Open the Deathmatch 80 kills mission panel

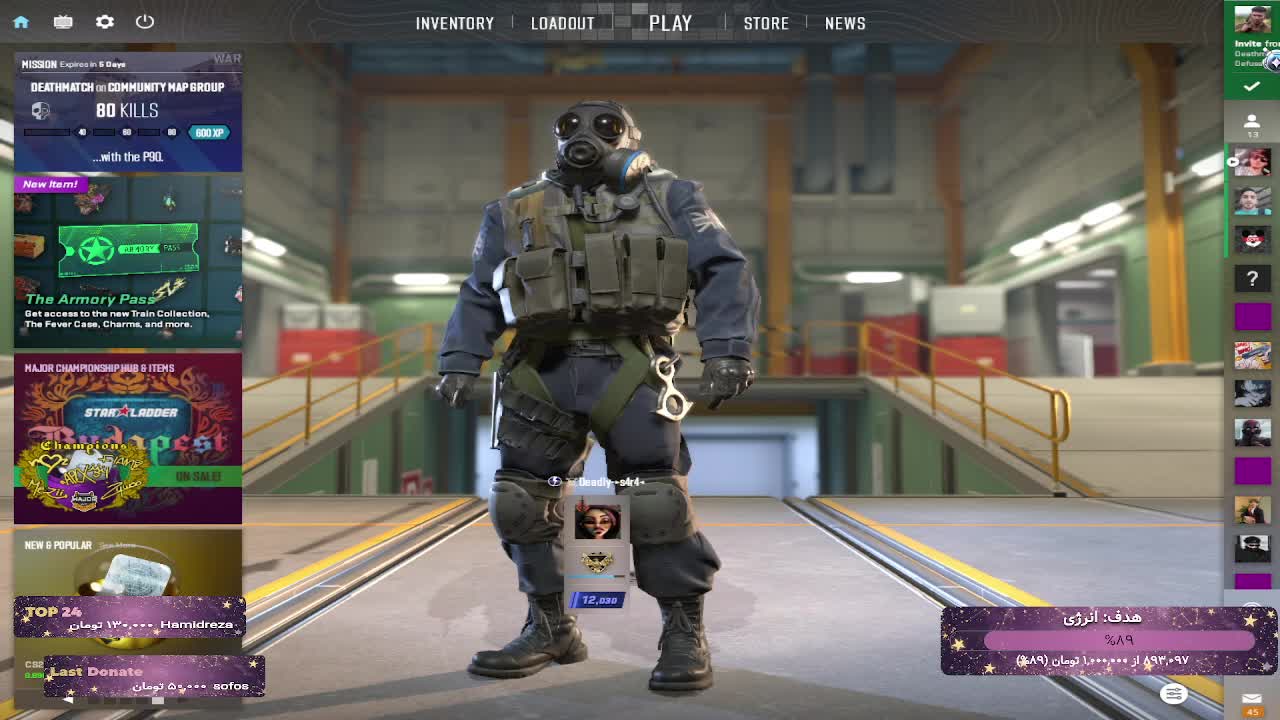[128, 112]
